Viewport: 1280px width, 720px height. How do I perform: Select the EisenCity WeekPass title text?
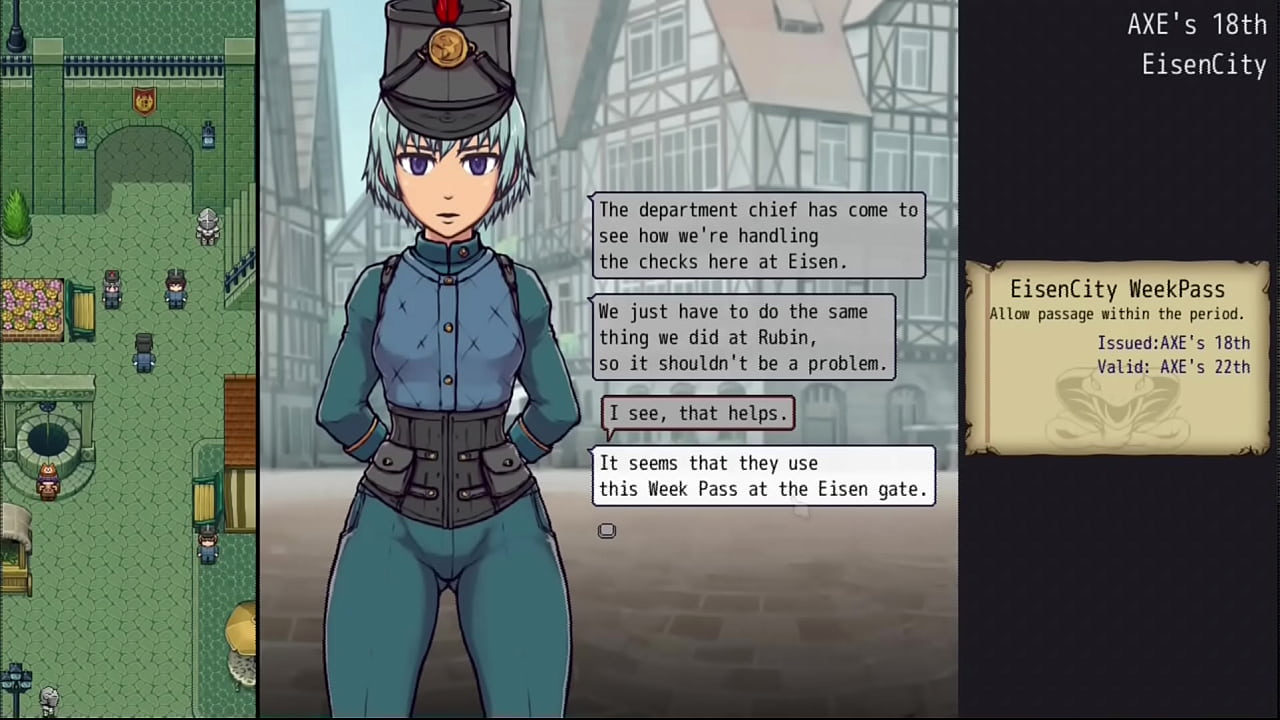coord(1117,290)
